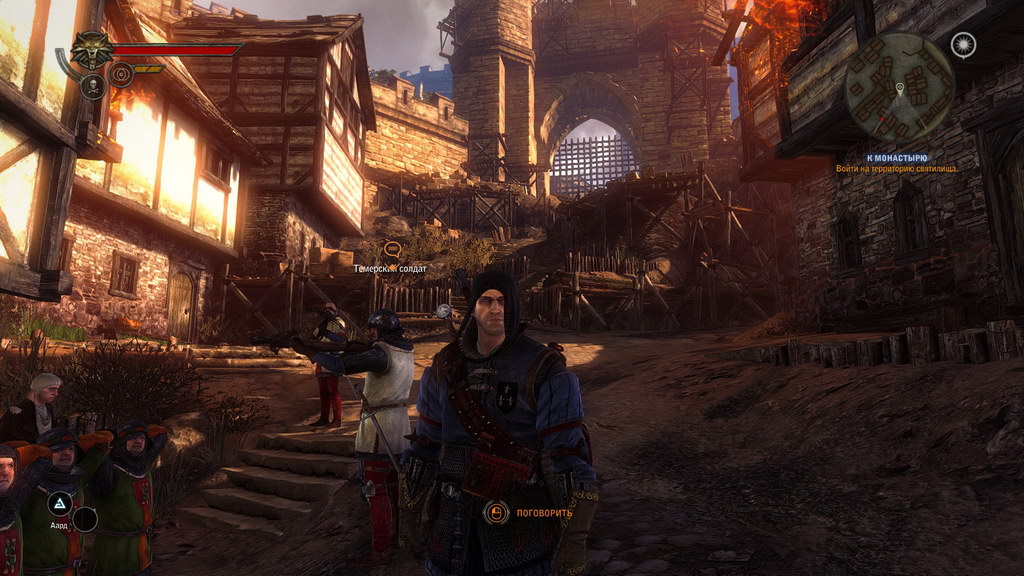The width and height of the screenshot is (1024, 576).
Task: Activate the Aard sign icon
Action: (x=60, y=503)
